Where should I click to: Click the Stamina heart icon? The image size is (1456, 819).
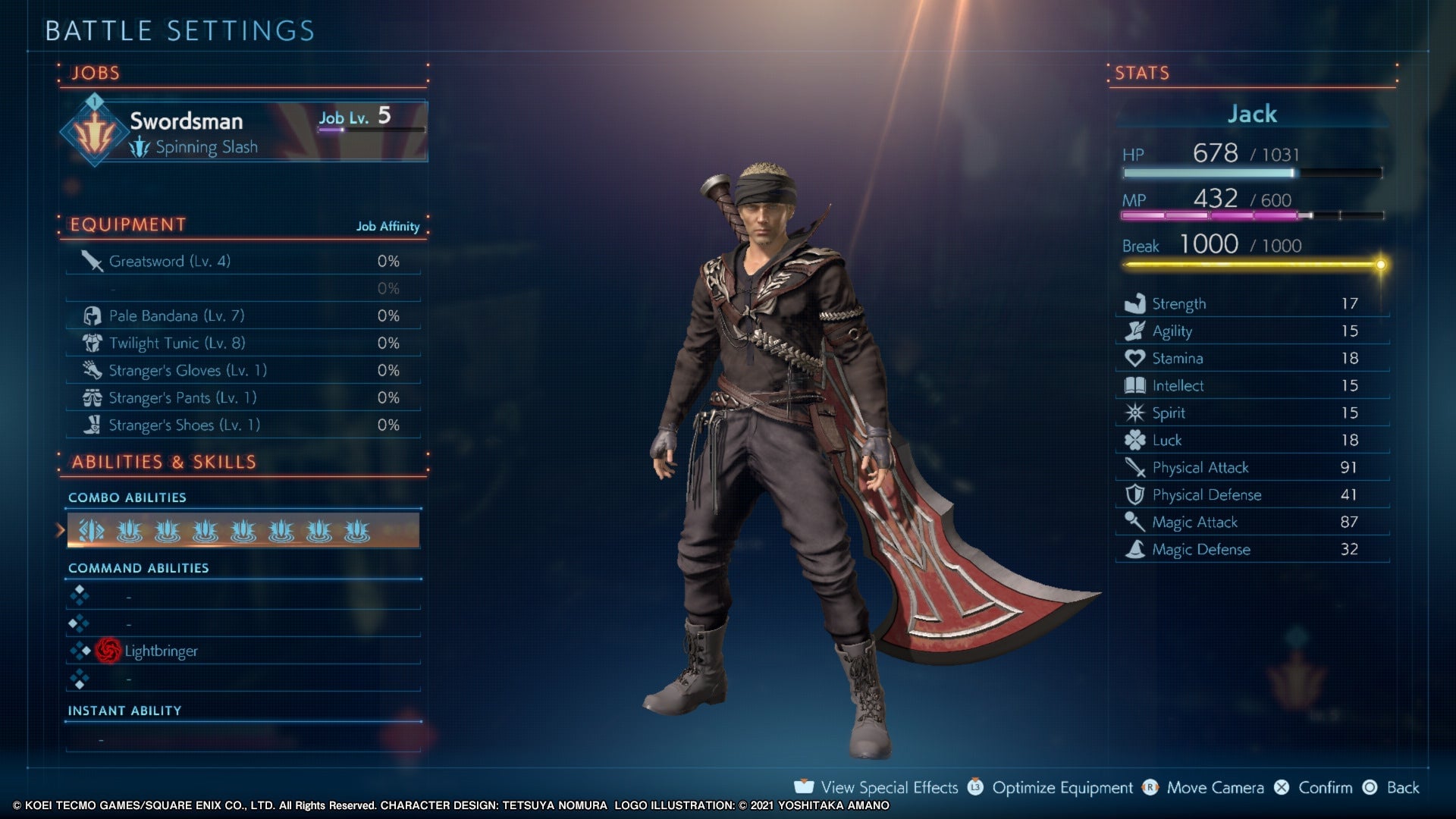1134,357
